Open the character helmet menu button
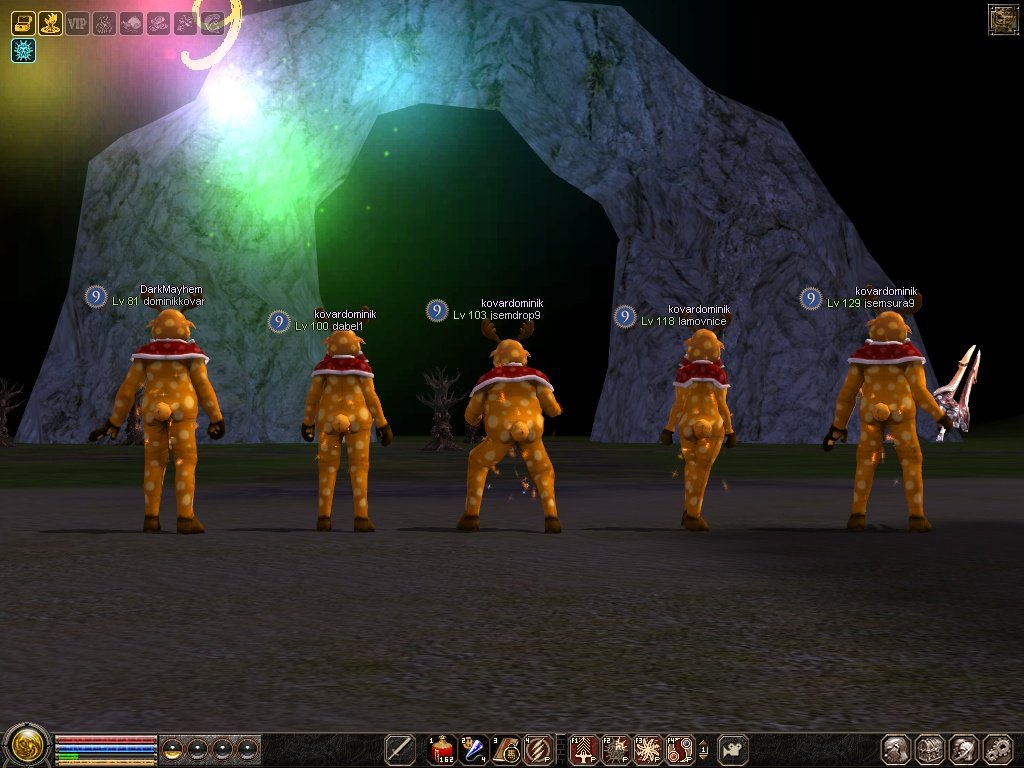The image size is (1024, 768). point(895,749)
